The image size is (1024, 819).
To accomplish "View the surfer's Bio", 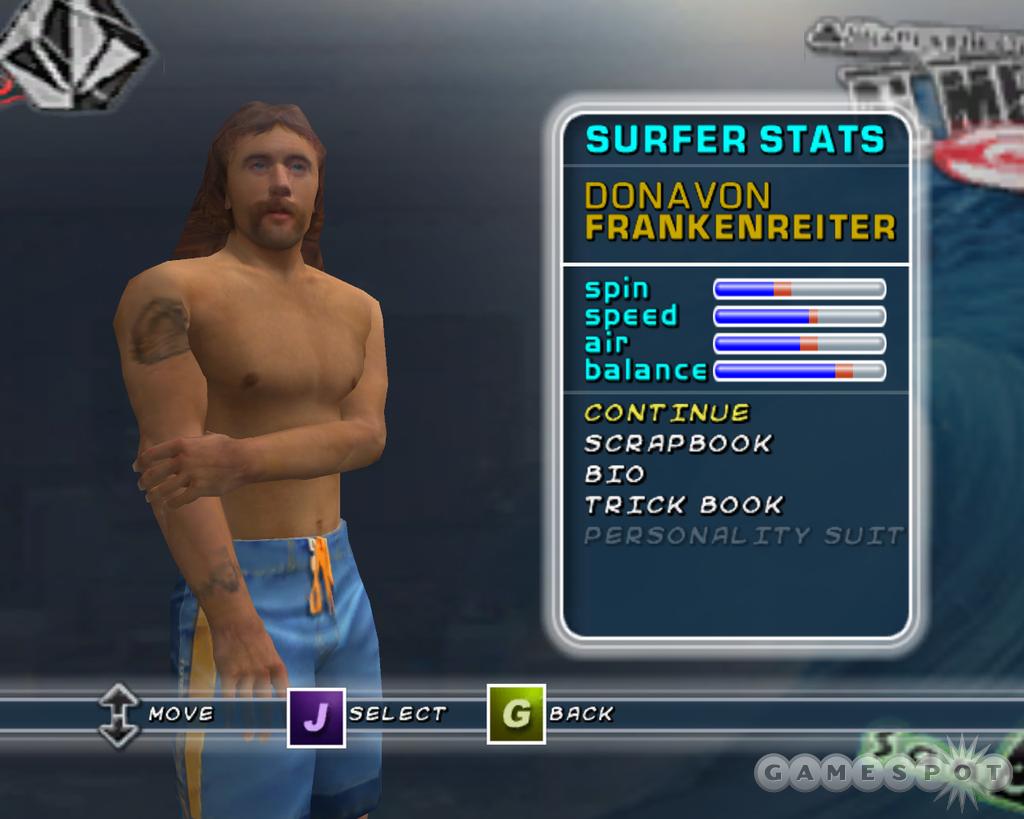I will pos(615,474).
